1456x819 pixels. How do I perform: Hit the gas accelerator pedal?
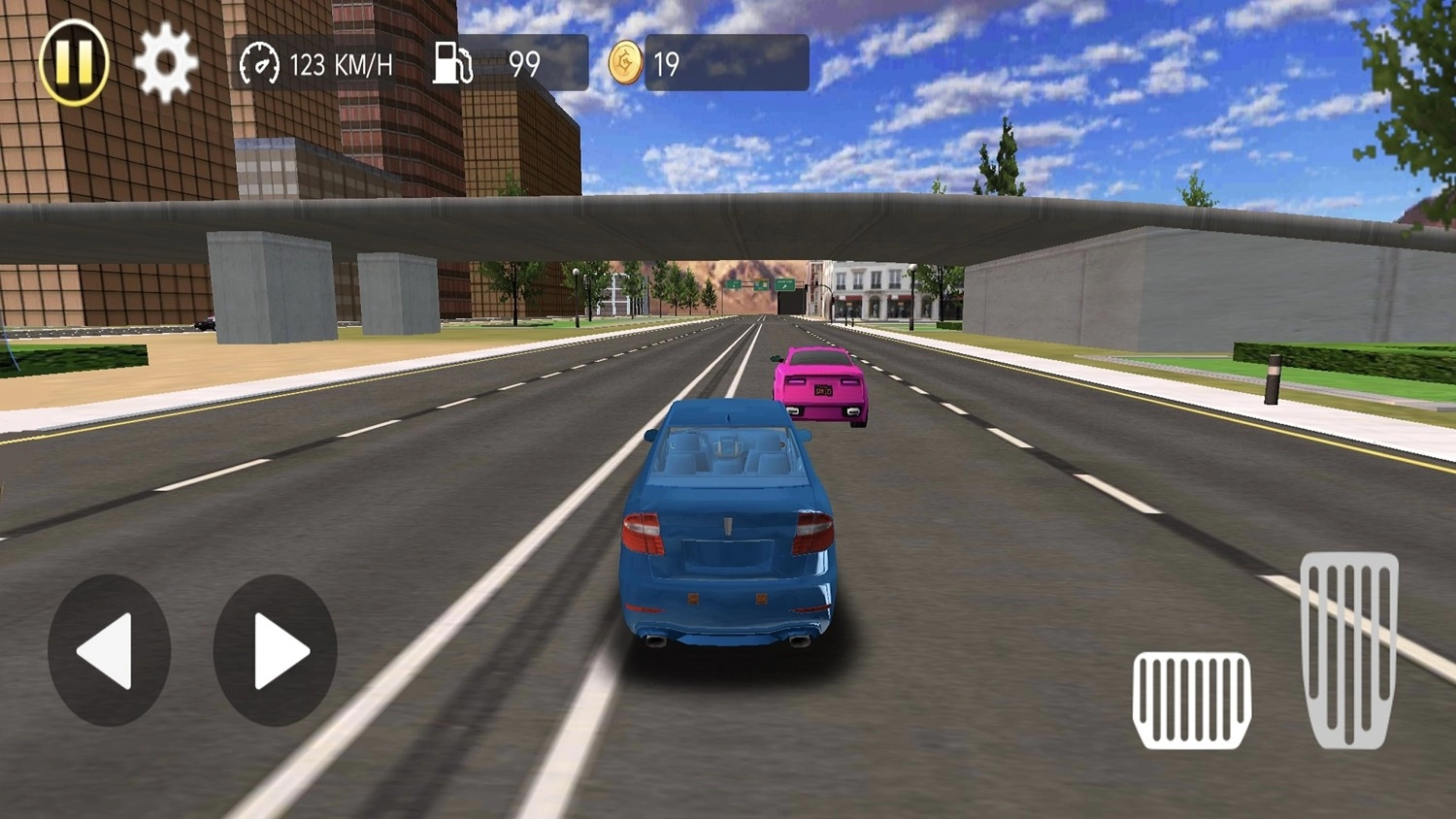pos(1349,649)
